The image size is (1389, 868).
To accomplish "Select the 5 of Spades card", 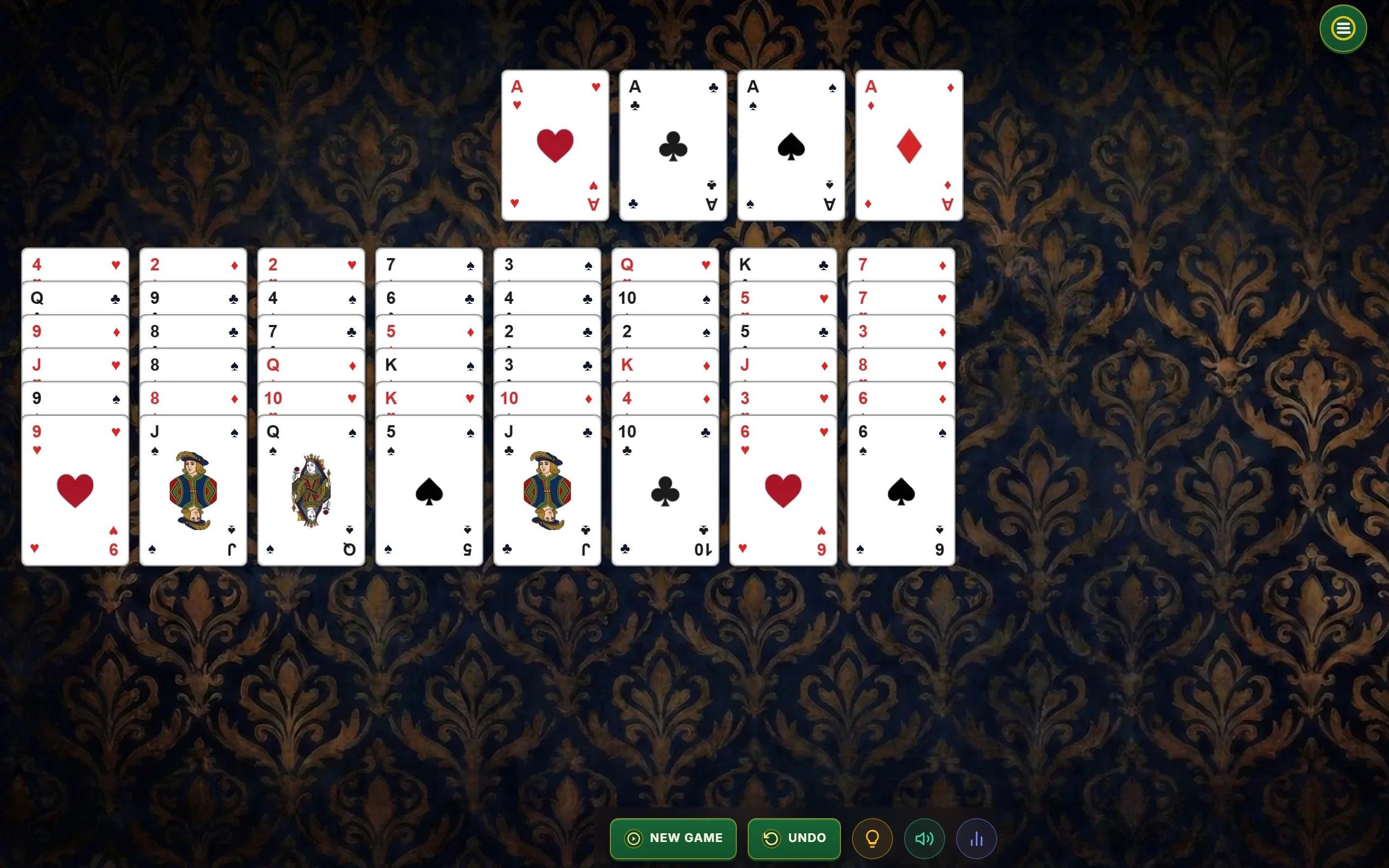I will coord(428,491).
